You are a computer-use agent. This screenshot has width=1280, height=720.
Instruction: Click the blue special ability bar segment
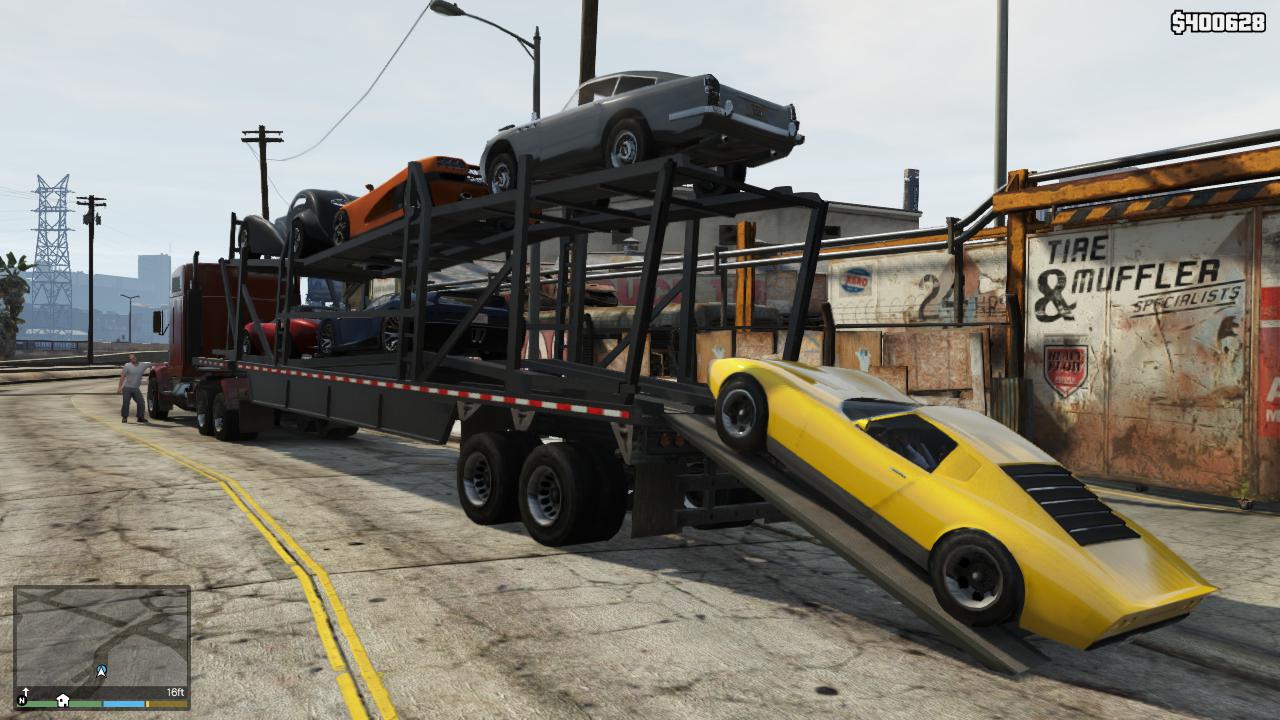(123, 704)
